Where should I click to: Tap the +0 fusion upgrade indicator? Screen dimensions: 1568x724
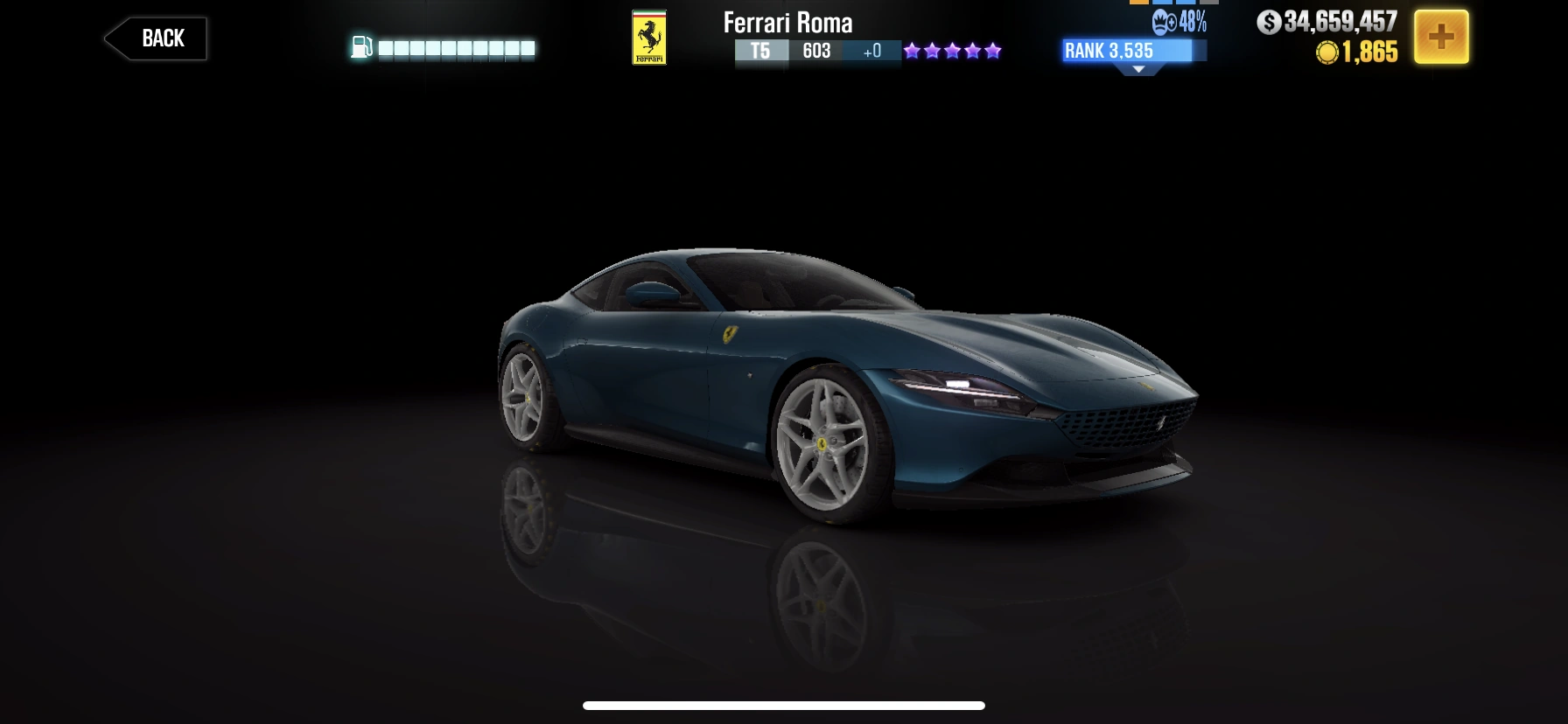pyautogui.click(x=870, y=52)
